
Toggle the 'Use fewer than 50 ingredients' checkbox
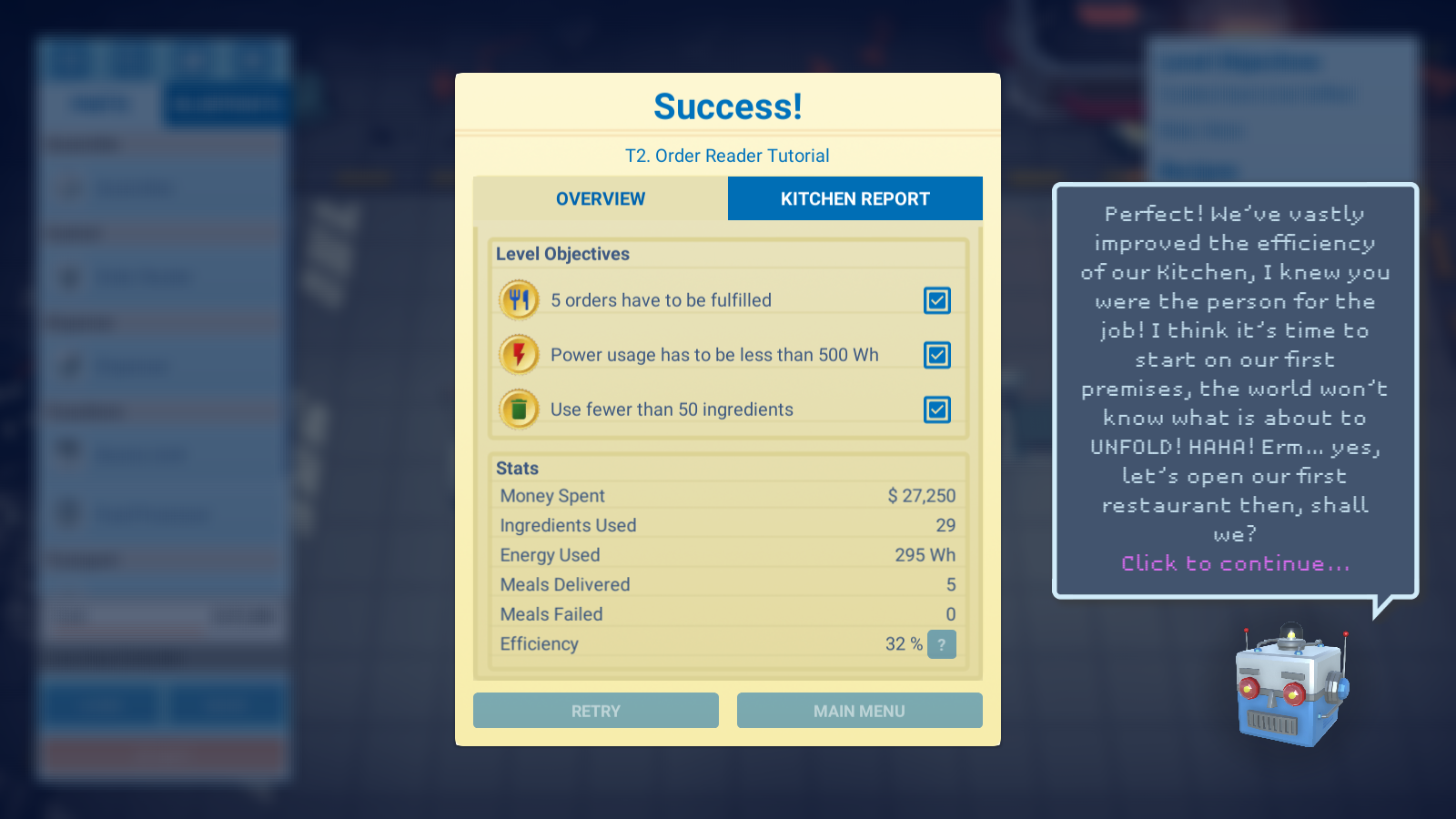click(937, 409)
